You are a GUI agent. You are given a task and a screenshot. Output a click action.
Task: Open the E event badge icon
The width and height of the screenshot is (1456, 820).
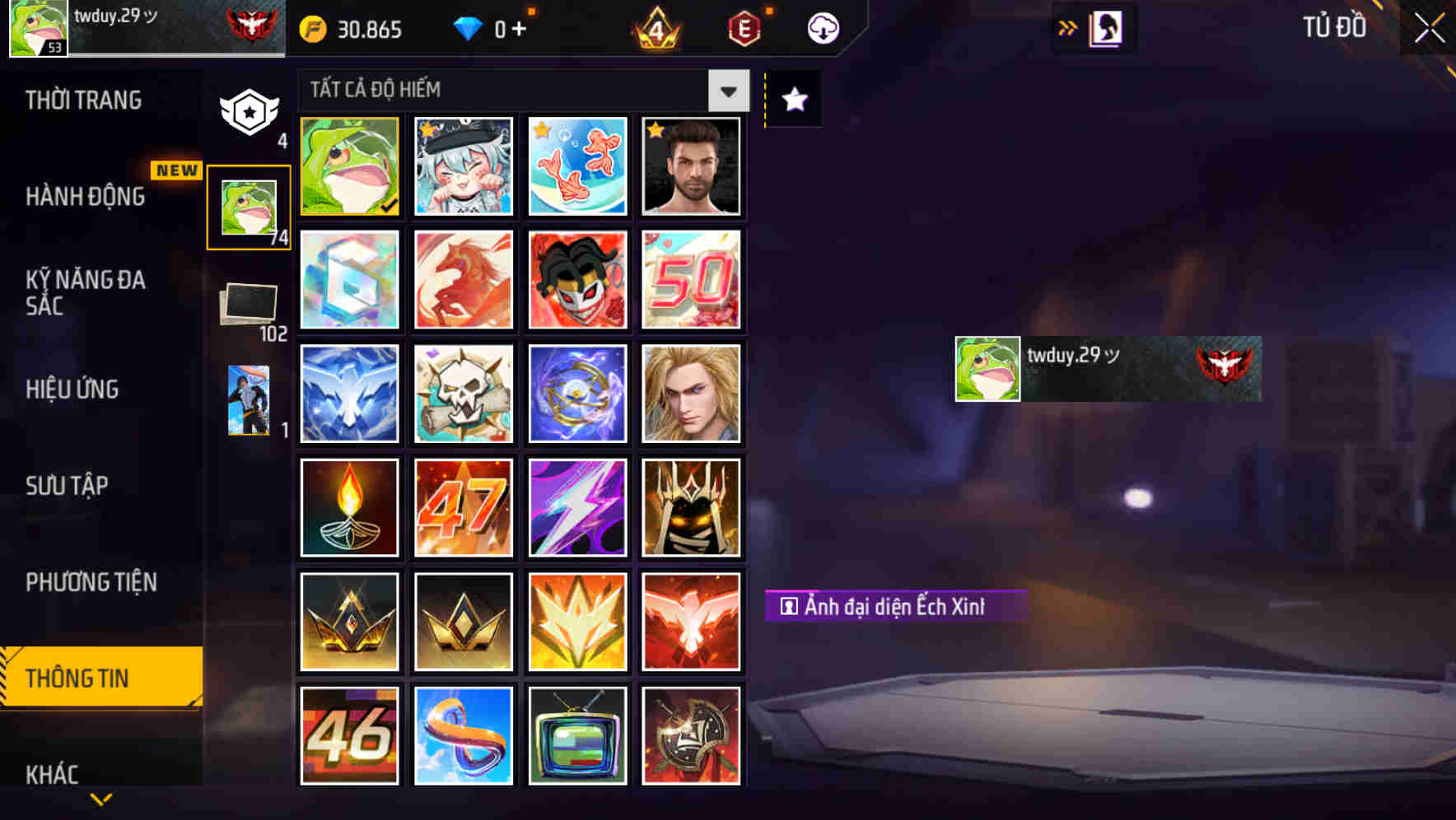click(x=742, y=28)
